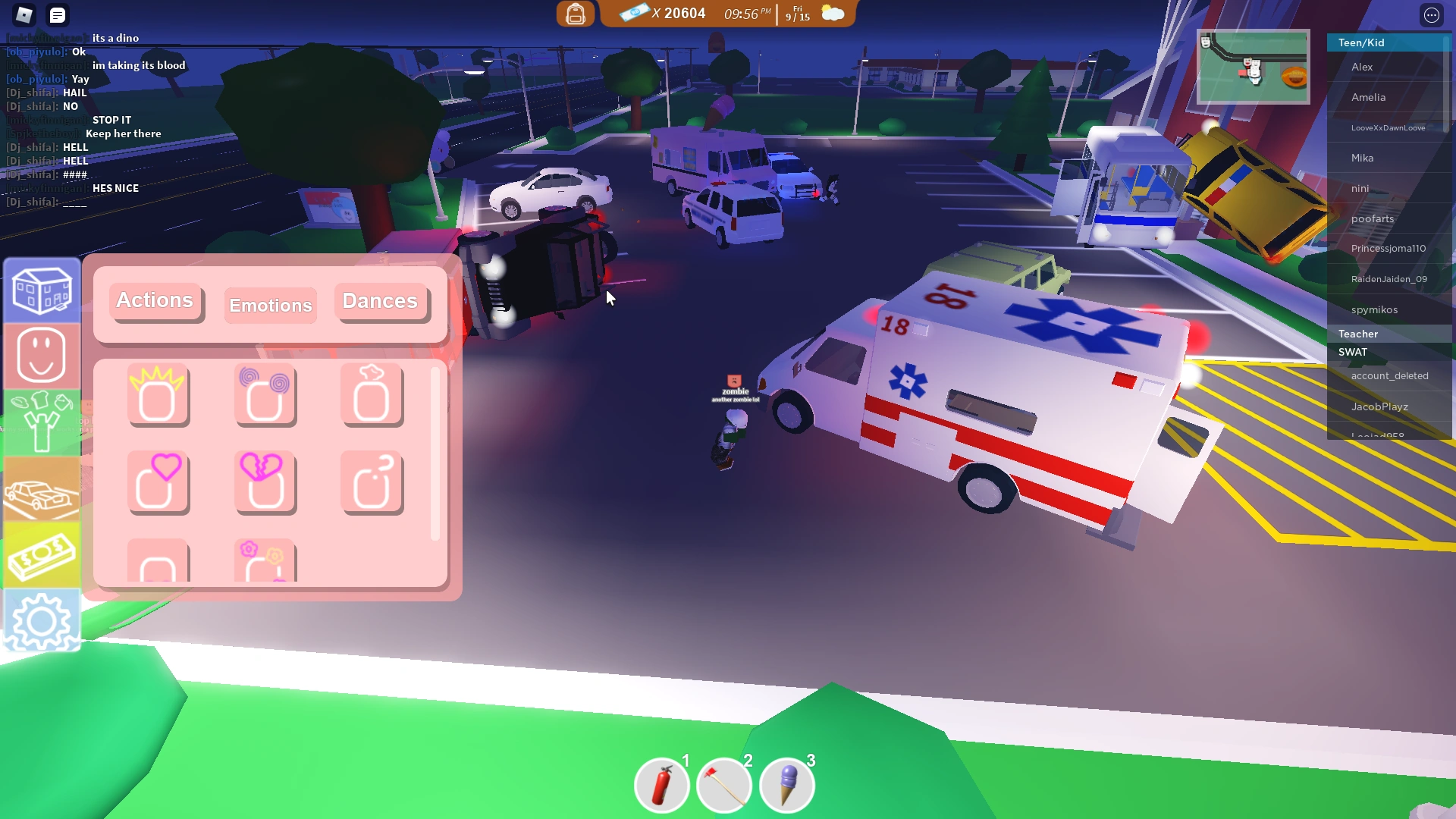Switch to the Dances tab
Viewport: 1456px width, 819px height.
380,301
